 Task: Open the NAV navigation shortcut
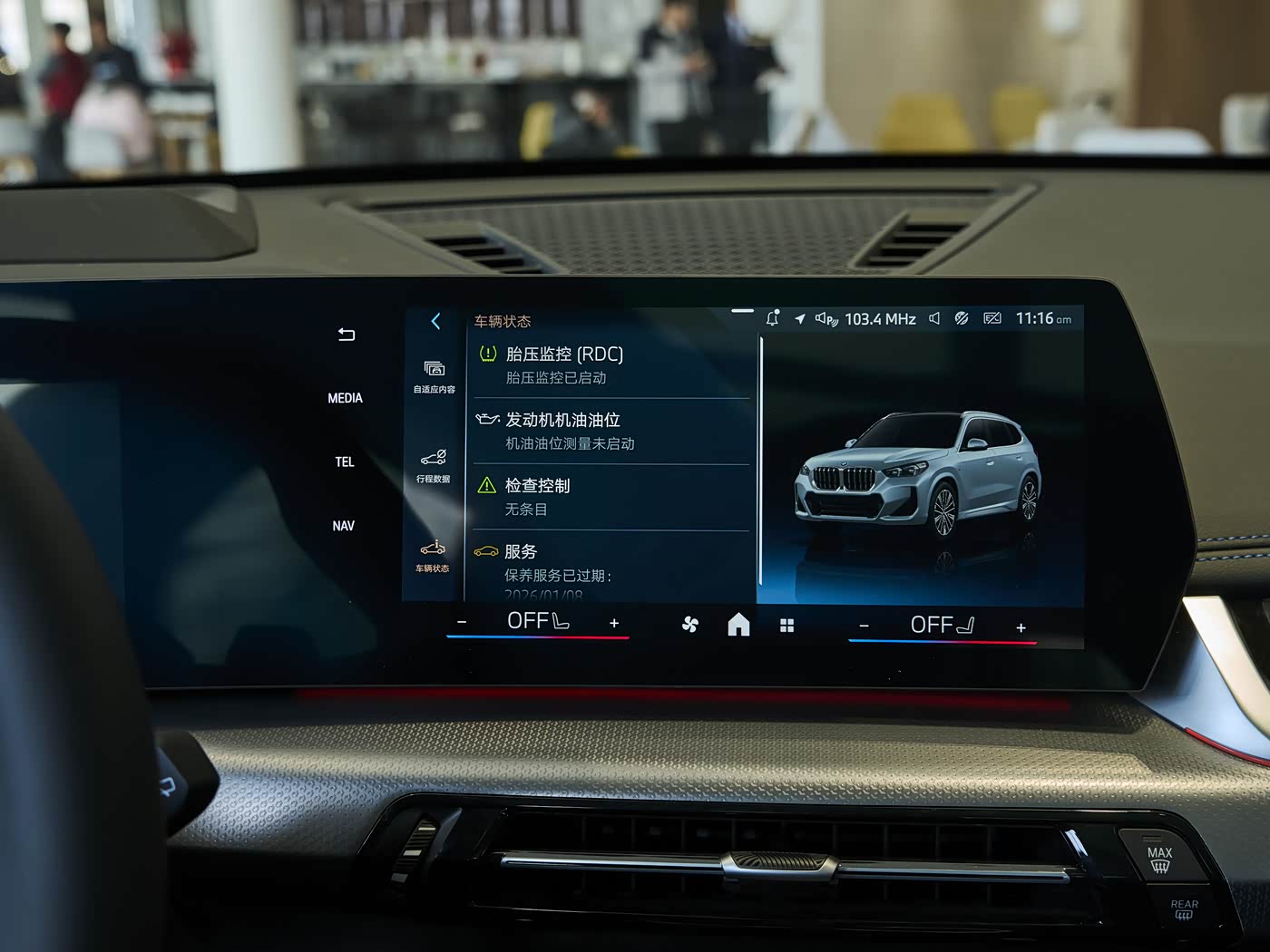point(343,526)
